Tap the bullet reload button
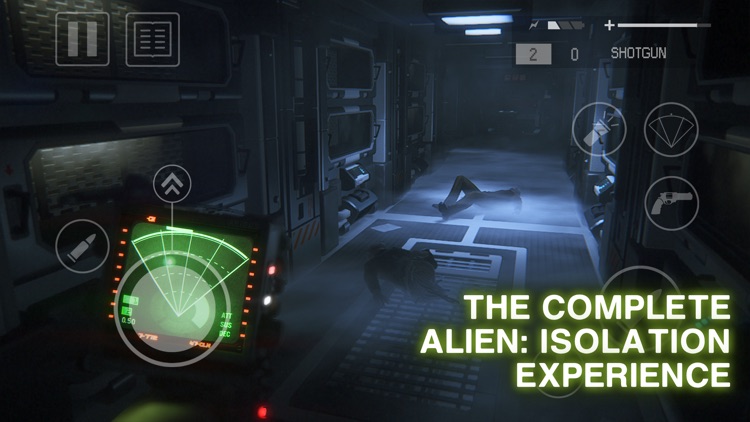The image size is (750, 422). click(82, 246)
